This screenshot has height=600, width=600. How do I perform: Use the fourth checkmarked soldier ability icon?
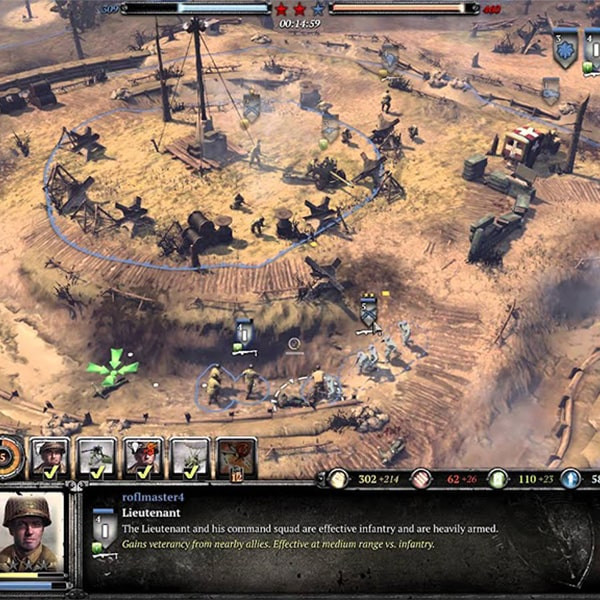click(189, 456)
